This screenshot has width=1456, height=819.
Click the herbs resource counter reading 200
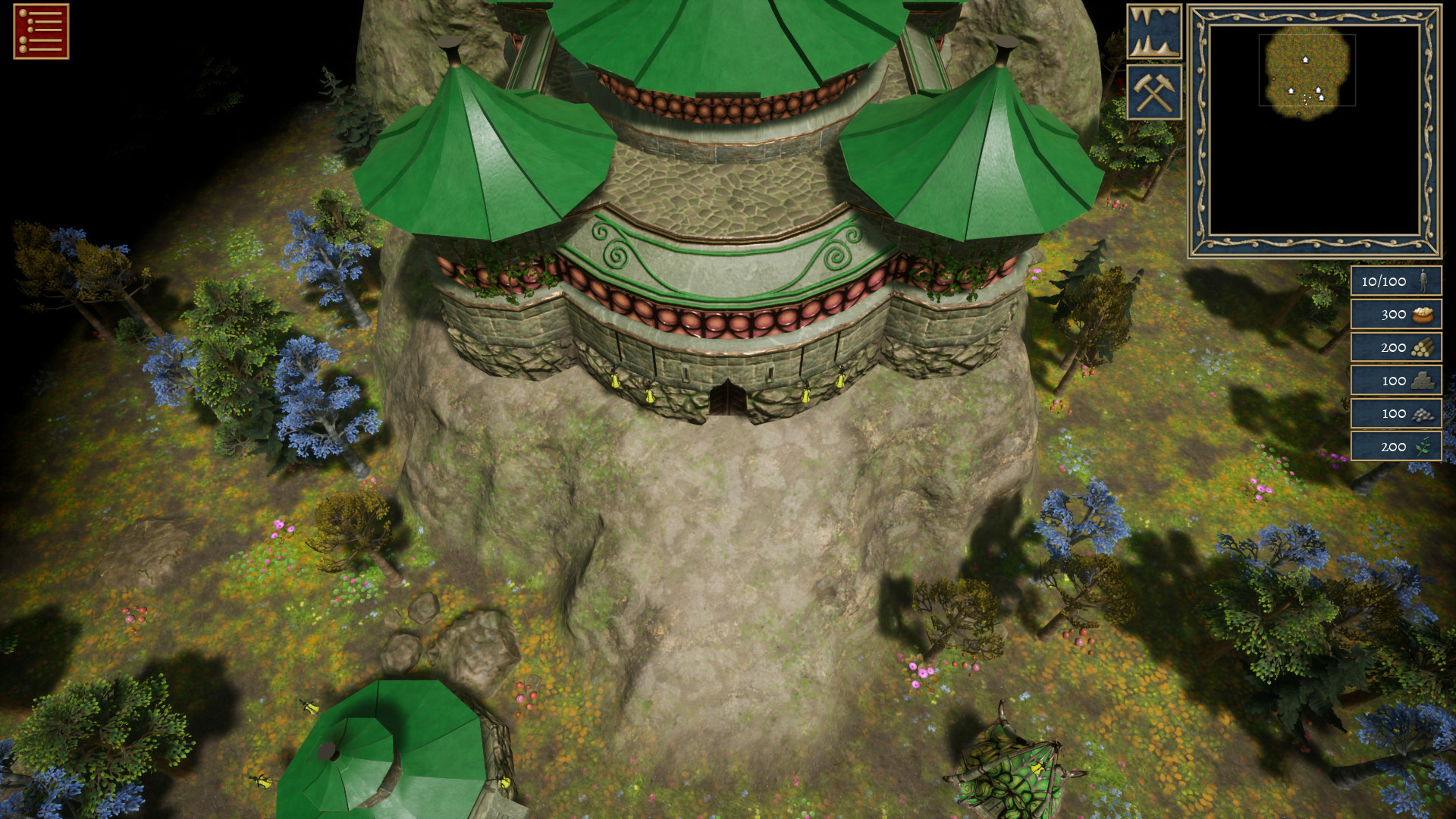pyautogui.click(x=1394, y=447)
